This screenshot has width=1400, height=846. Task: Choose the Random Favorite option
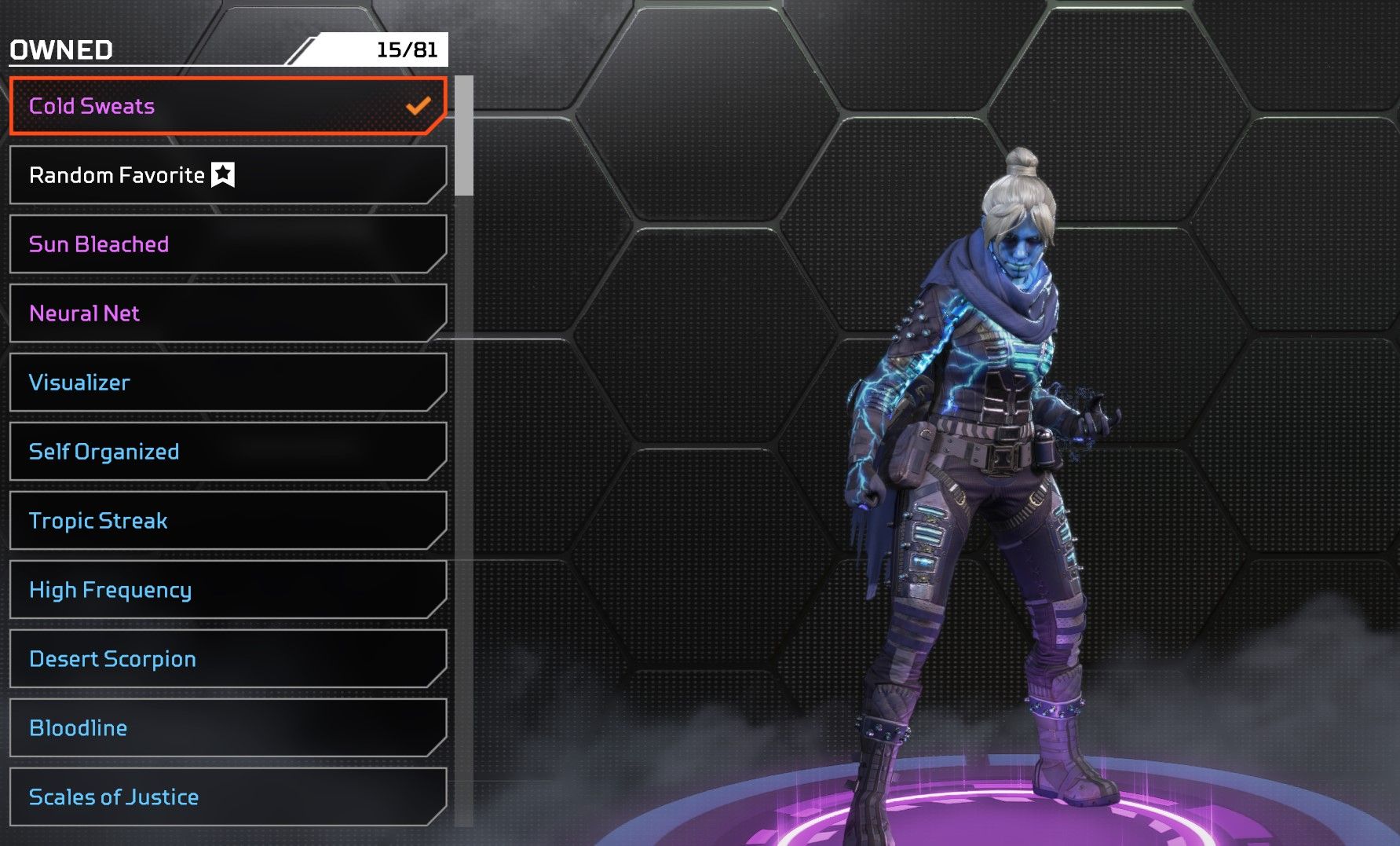(228, 175)
